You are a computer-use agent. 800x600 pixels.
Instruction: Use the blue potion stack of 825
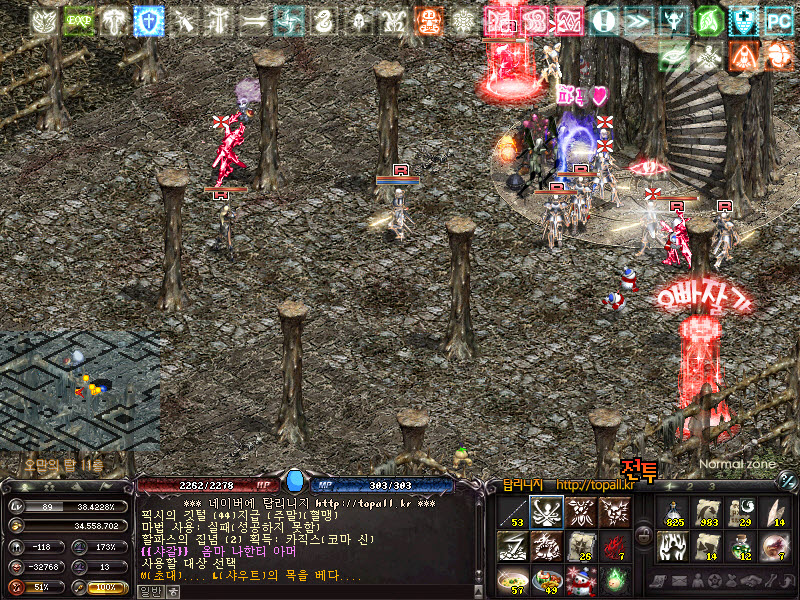click(x=673, y=511)
